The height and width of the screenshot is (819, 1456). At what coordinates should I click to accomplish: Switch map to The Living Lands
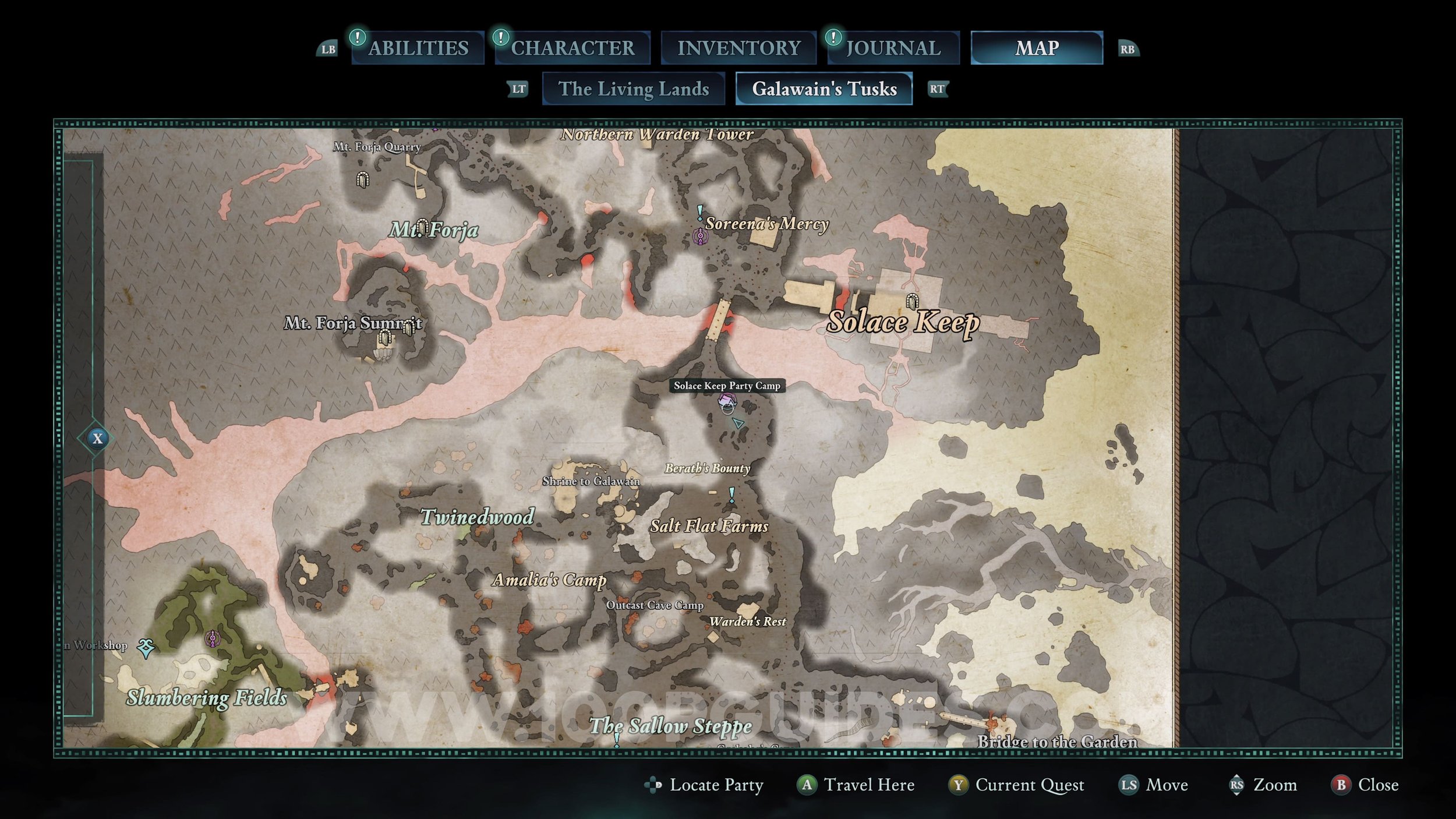pyautogui.click(x=634, y=89)
